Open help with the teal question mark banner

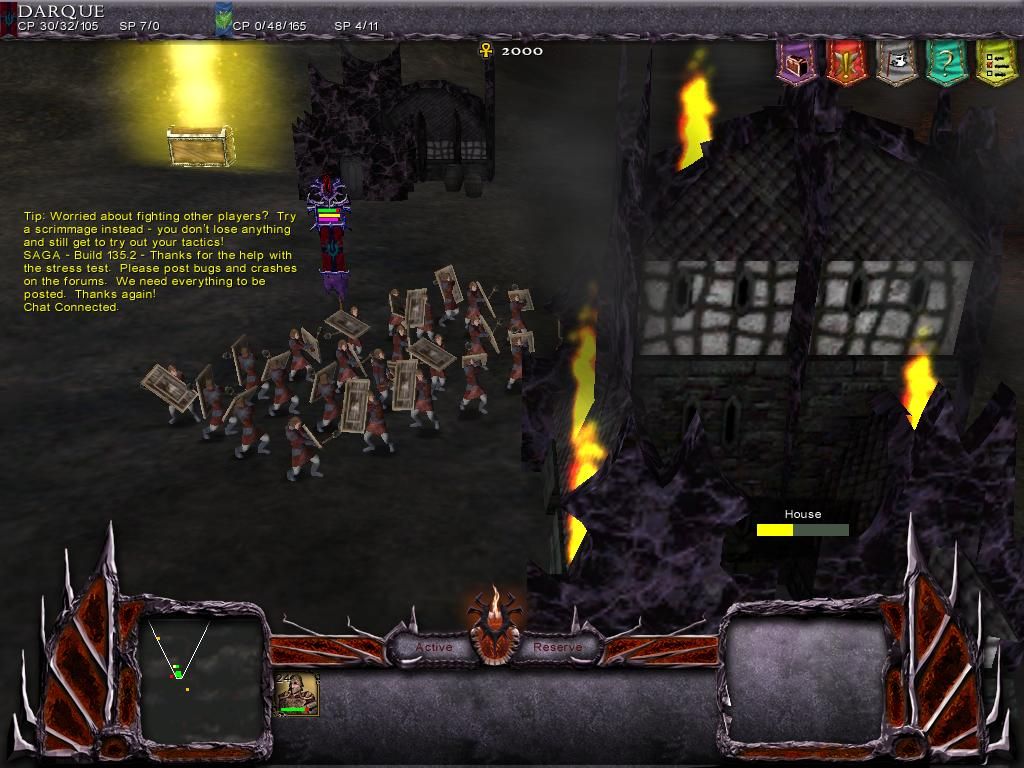click(x=945, y=64)
